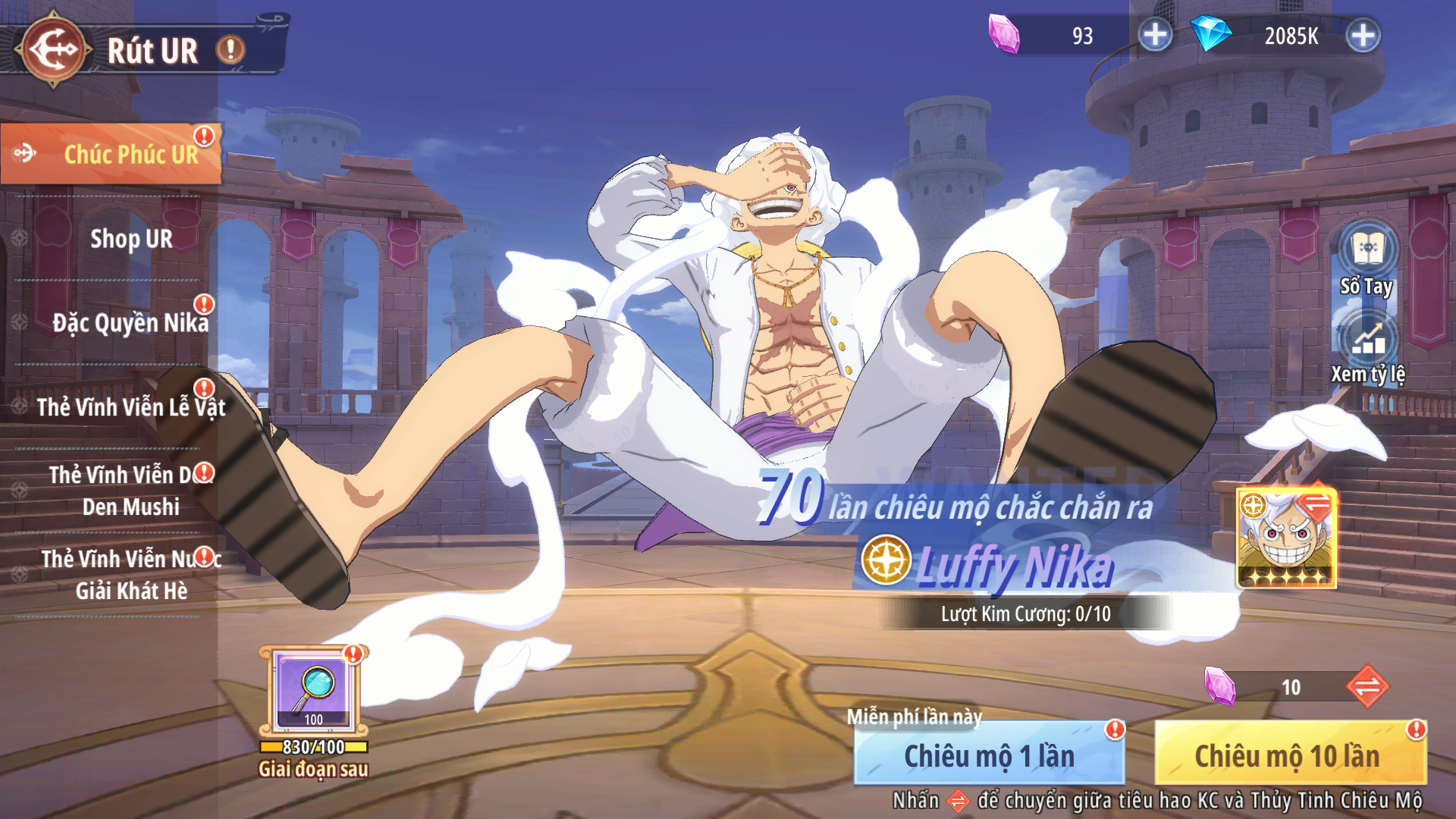Select the Chúc Phúc UR tab
Viewport: 1456px width, 819px height.
click(111, 154)
